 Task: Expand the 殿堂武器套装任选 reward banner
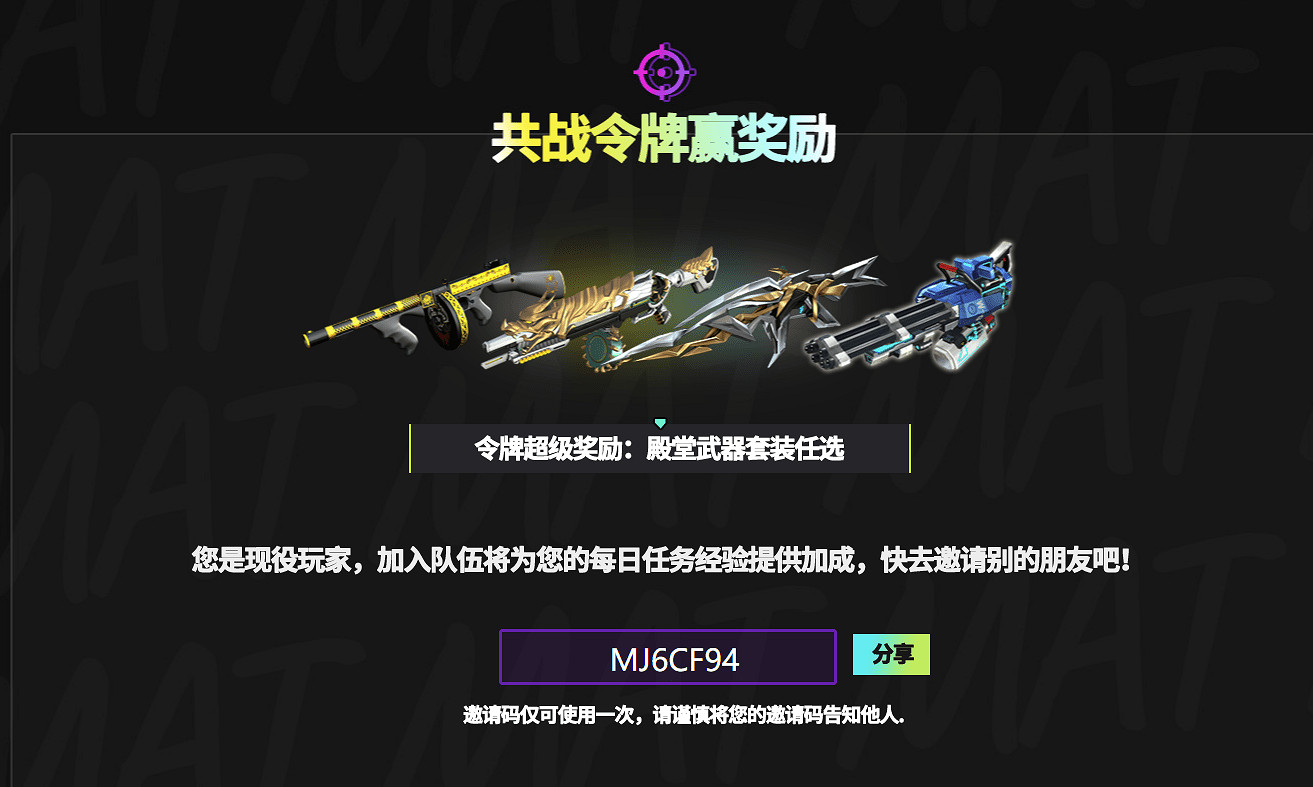click(659, 447)
